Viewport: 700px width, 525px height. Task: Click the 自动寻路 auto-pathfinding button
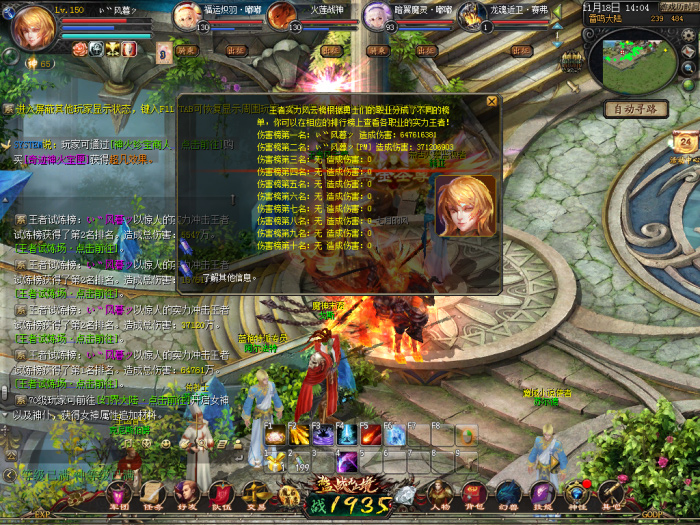pos(635,108)
